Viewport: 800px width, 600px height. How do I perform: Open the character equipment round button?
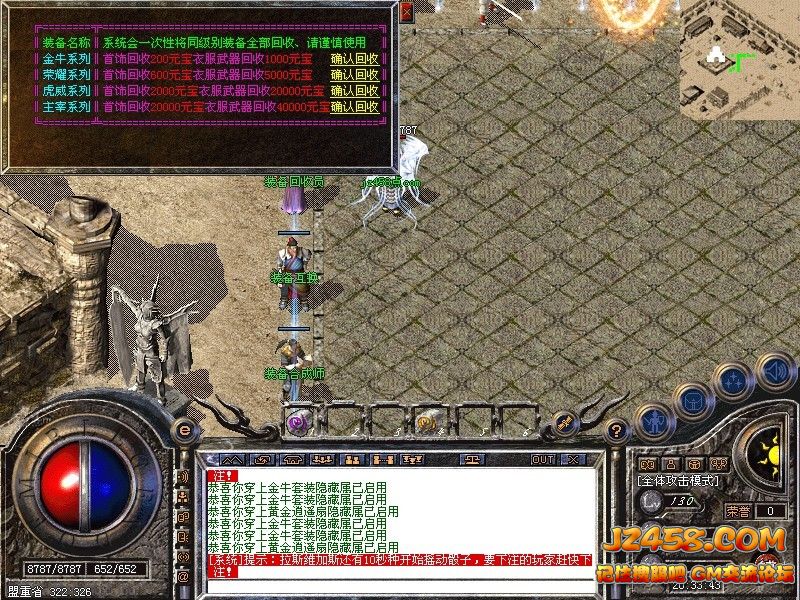(653, 420)
